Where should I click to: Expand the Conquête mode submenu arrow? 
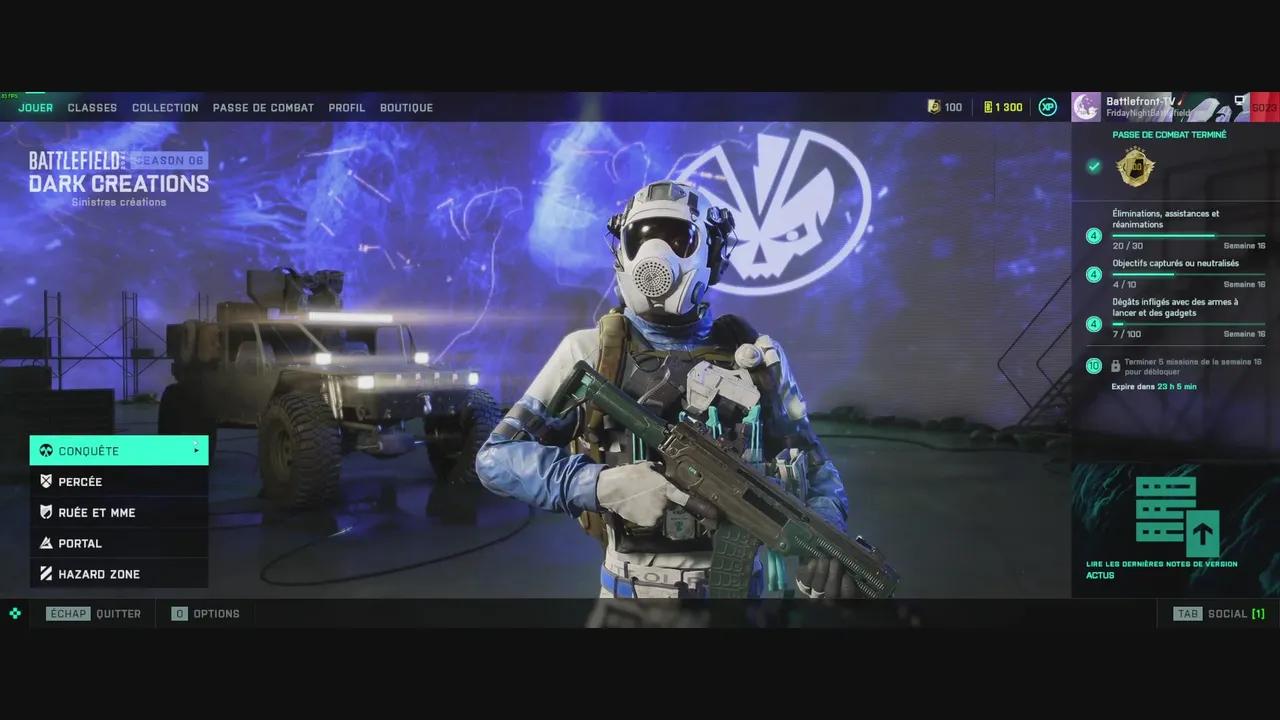(196, 450)
